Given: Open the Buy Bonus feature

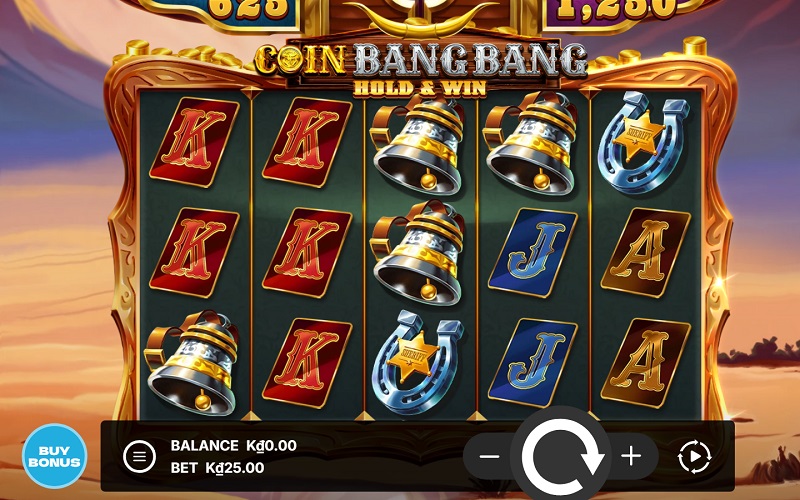Looking at the screenshot, I should pyautogui.click(x=55, y=455).
